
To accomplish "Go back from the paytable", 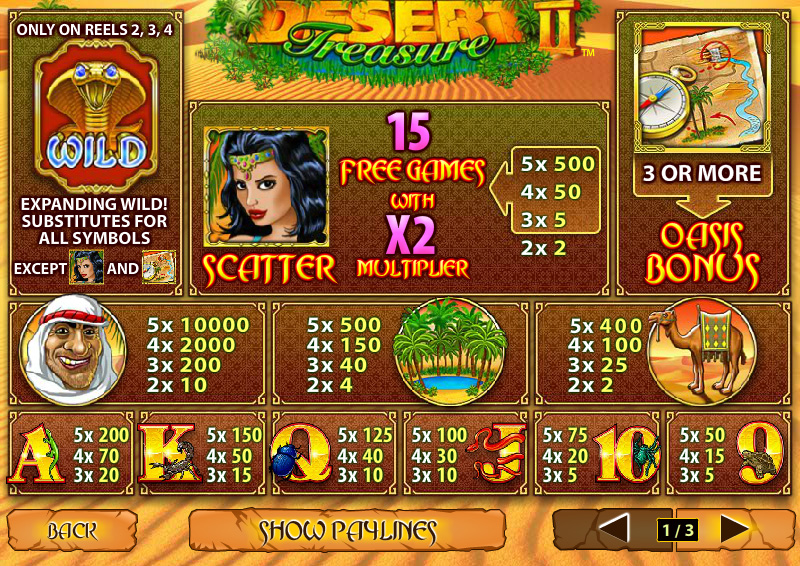I will coord(72,530).
